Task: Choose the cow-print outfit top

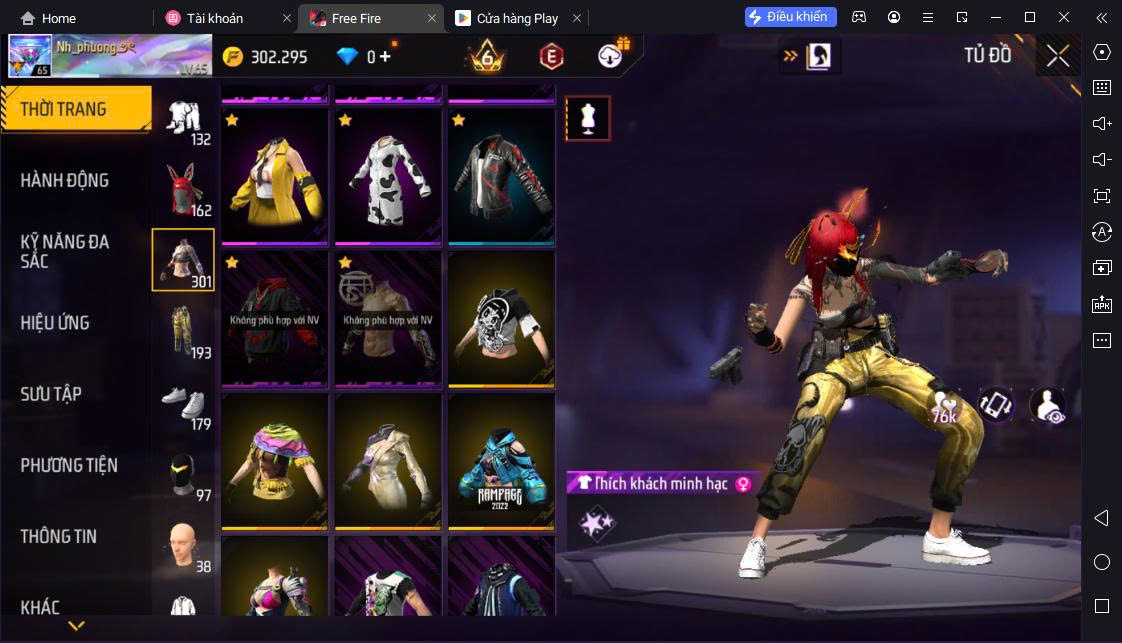Action: [388, 175]
